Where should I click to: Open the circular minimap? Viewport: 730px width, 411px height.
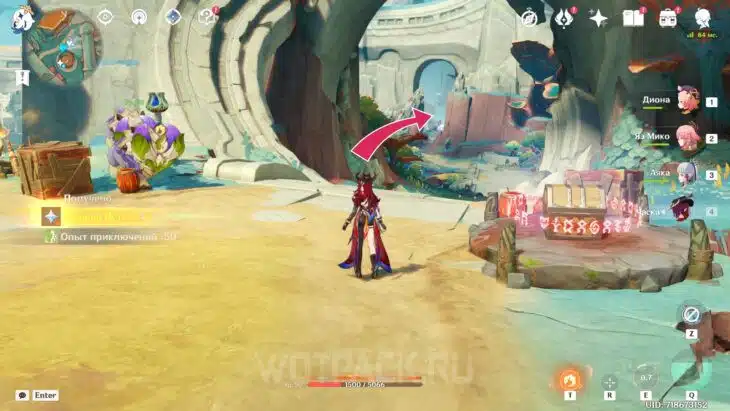click(64, 46)
